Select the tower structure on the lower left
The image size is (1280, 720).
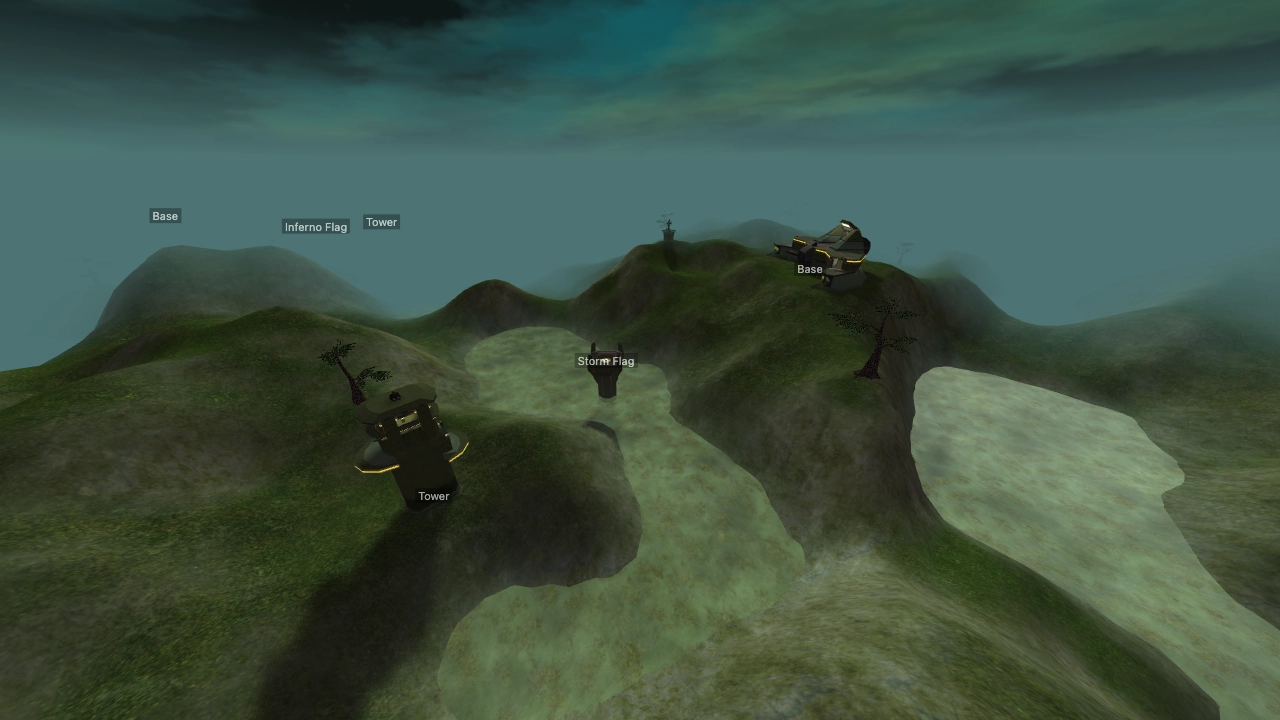pos(408,445)
